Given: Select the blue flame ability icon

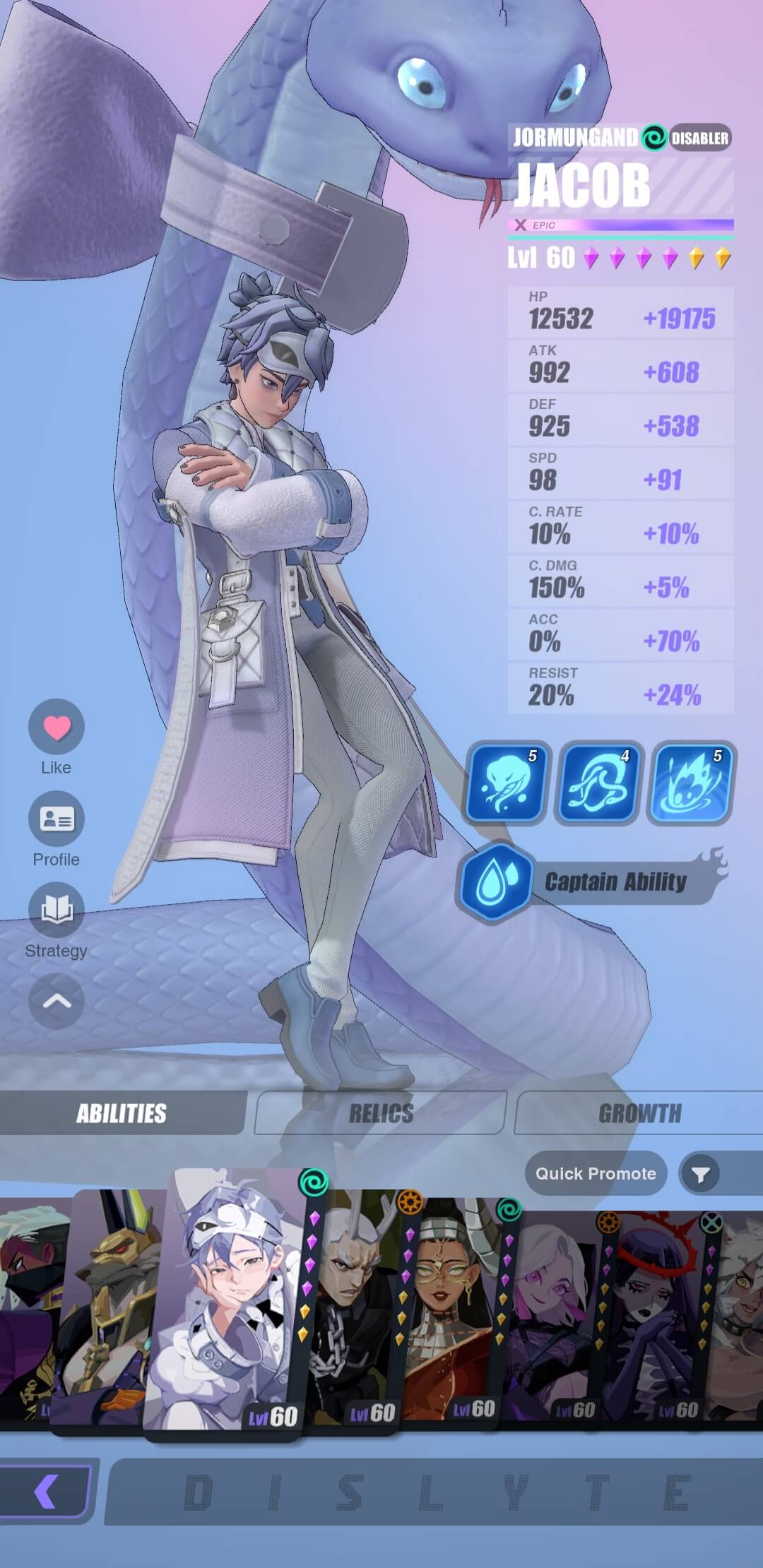Looking at the screenshot, I should (692, 782).
